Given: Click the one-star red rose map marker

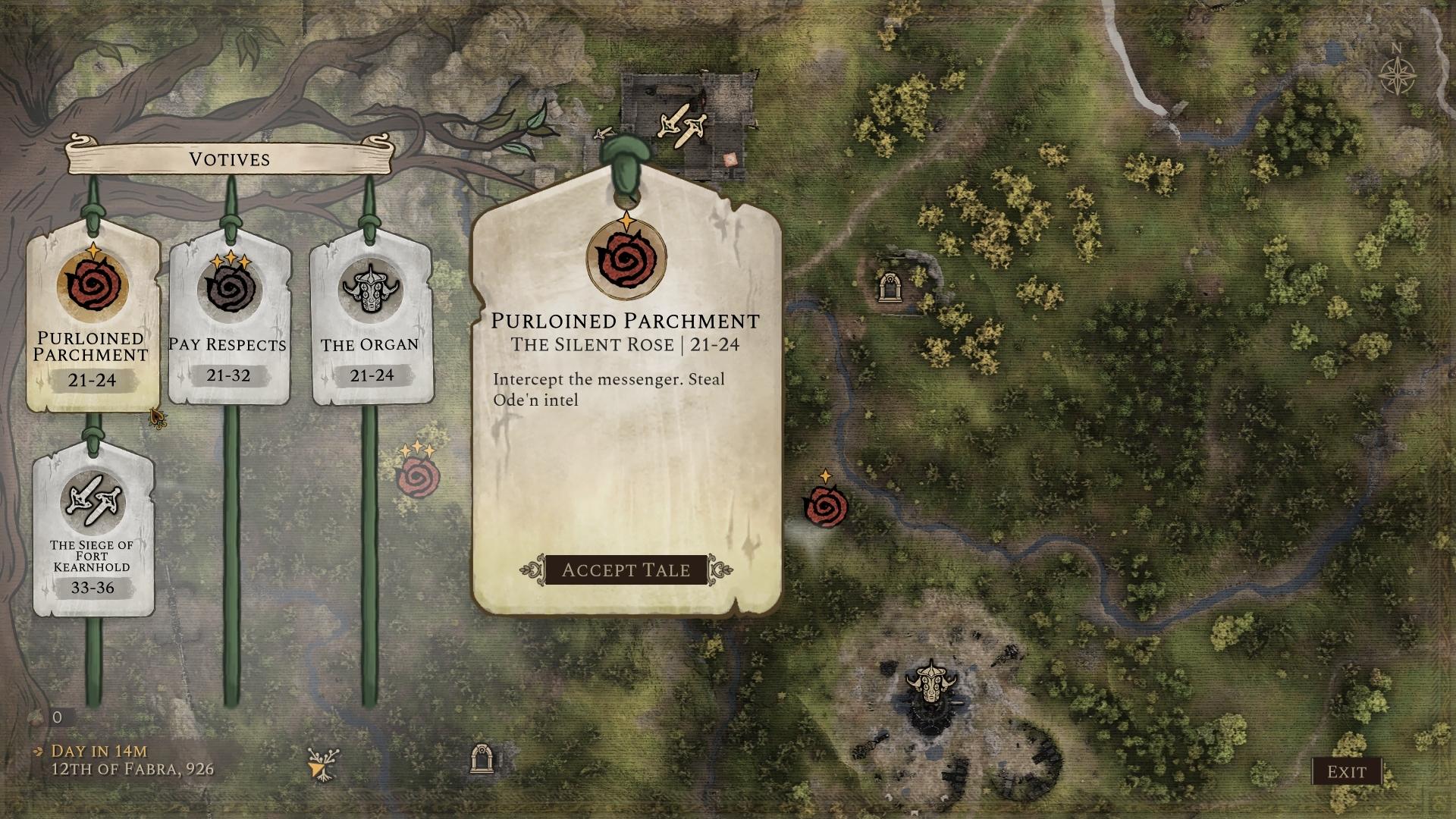Looking at the screenshot, I should (x=825, y=505).
